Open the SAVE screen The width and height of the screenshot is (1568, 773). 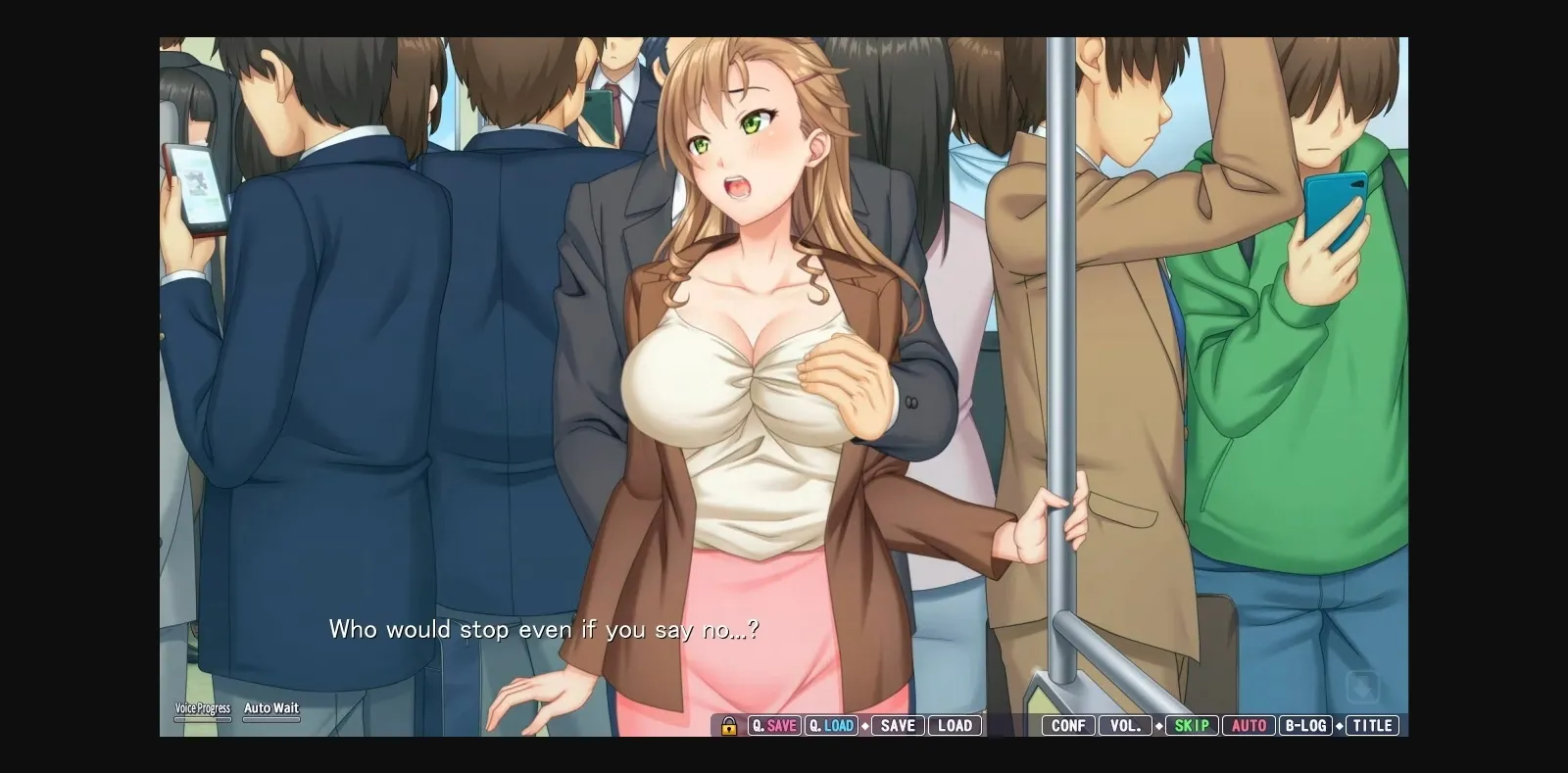[898, 726]
